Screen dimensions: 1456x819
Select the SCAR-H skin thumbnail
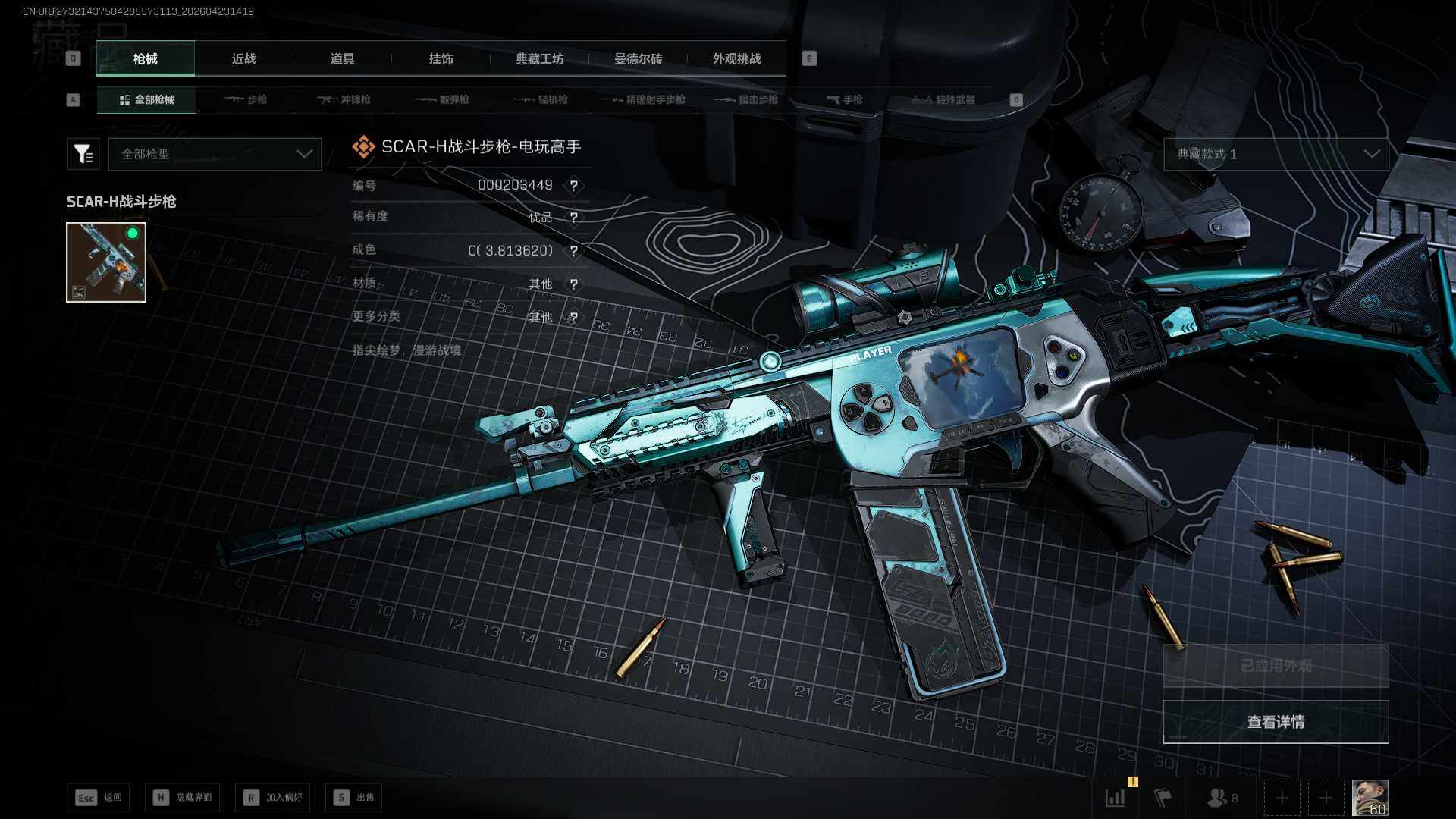(x=106, y=262)
